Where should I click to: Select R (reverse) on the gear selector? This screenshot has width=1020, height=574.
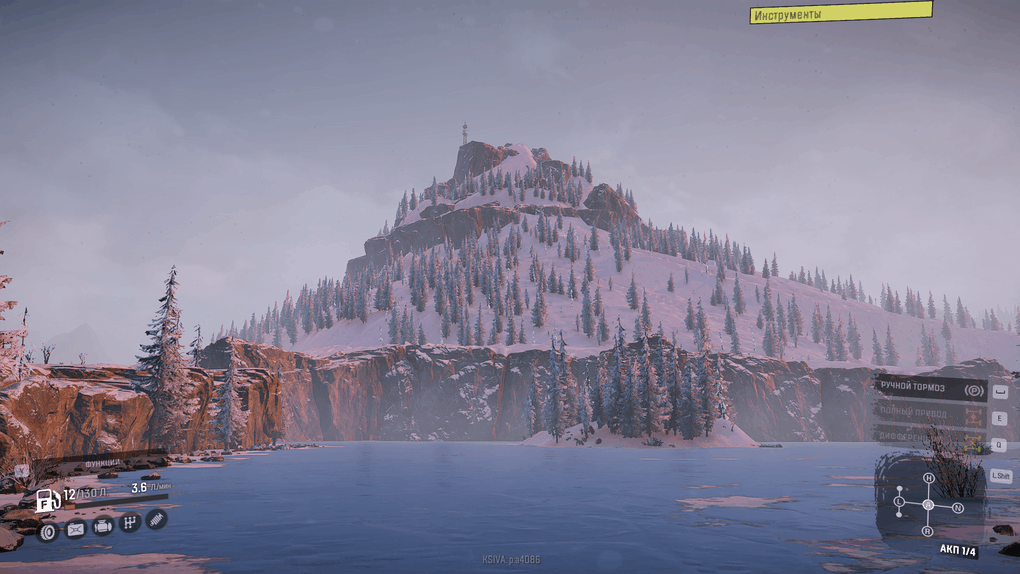[927, 531]
